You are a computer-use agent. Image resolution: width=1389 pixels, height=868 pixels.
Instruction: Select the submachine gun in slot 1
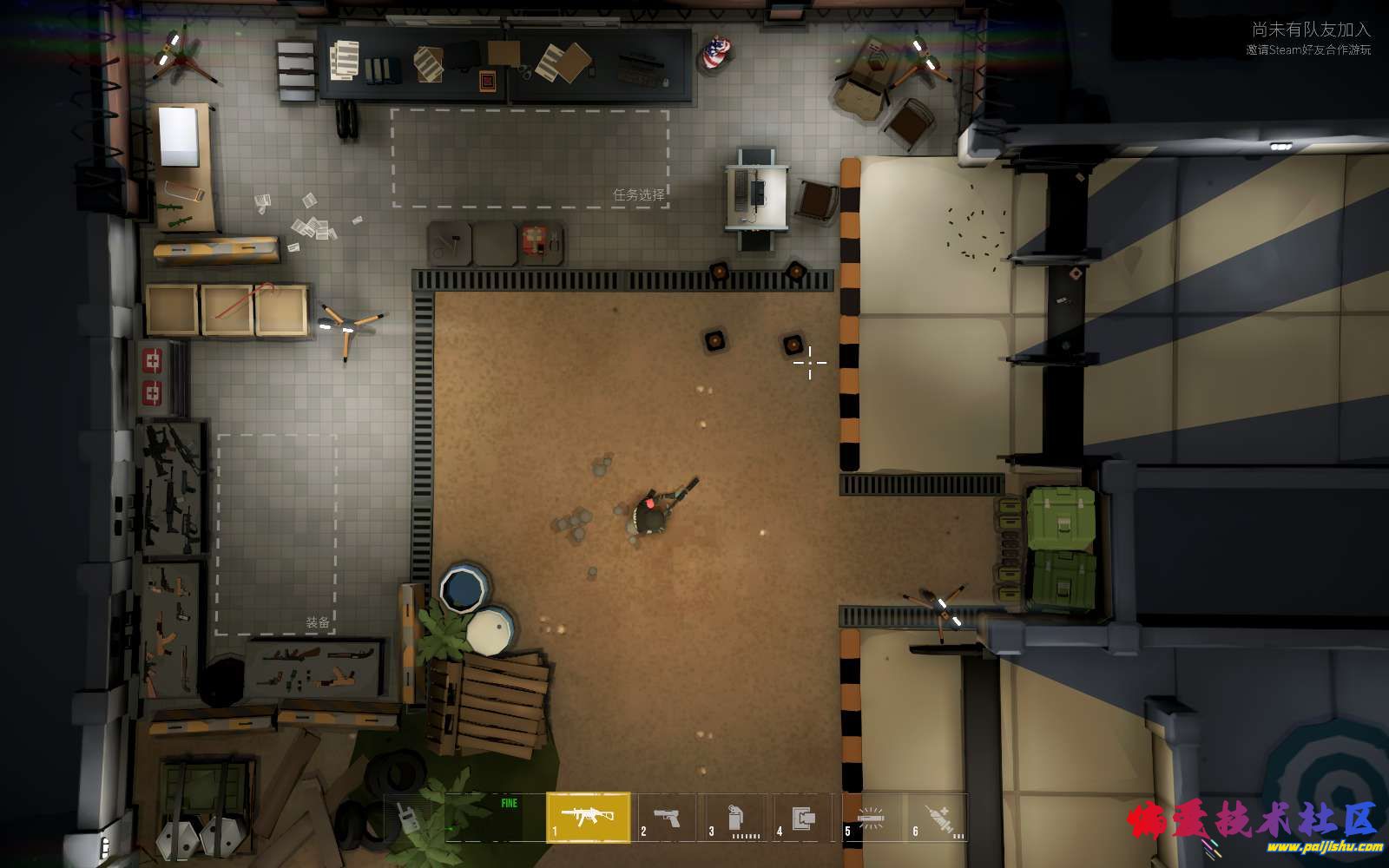[x=589, y=817]
